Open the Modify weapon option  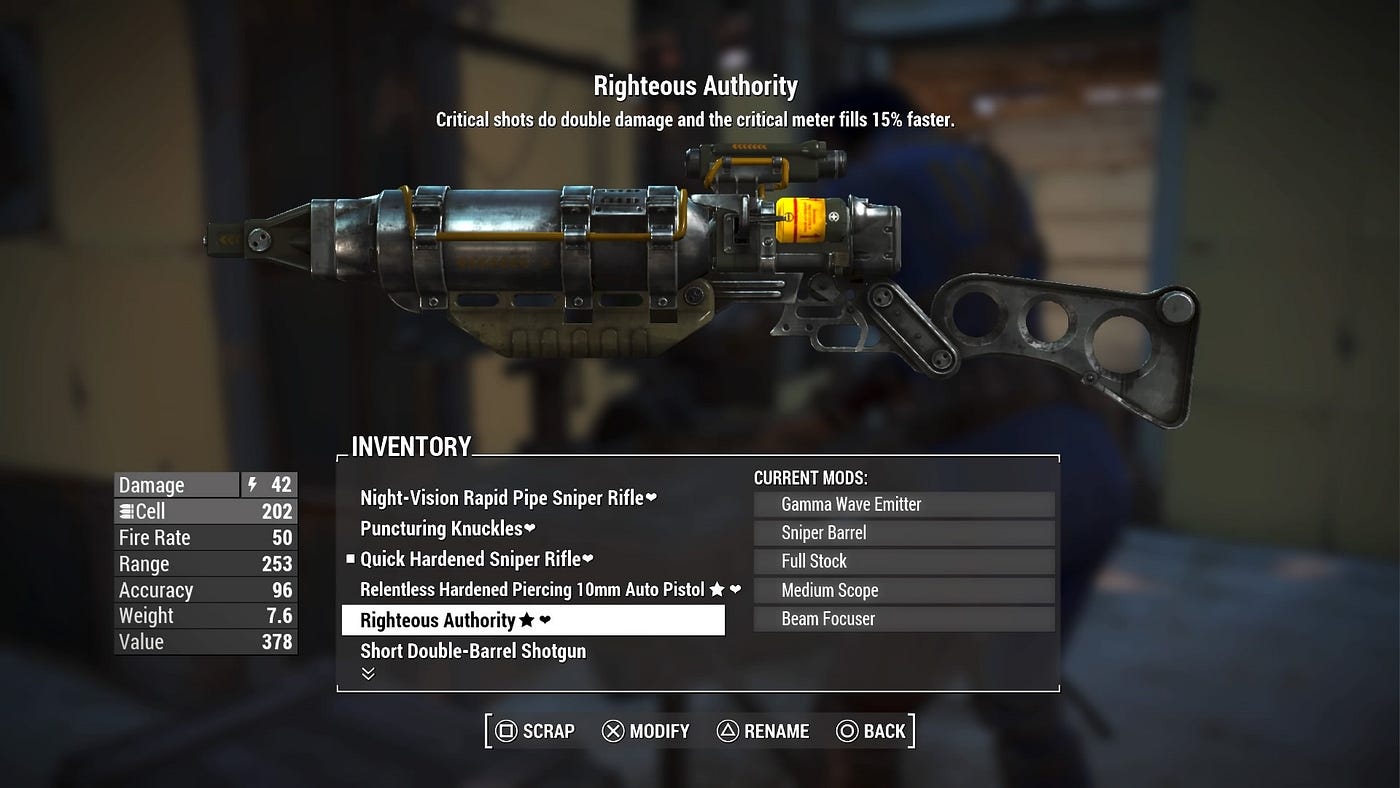tap(646, 731)
